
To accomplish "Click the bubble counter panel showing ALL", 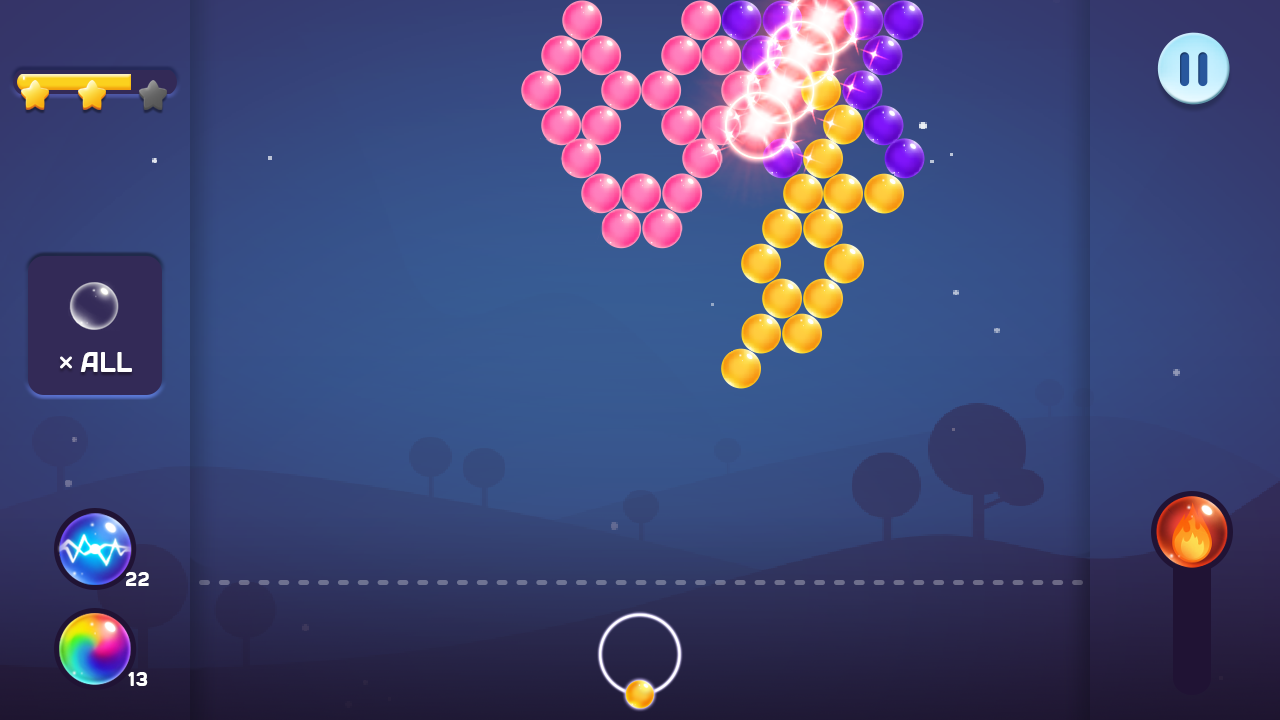I will [x=95, y=323].
